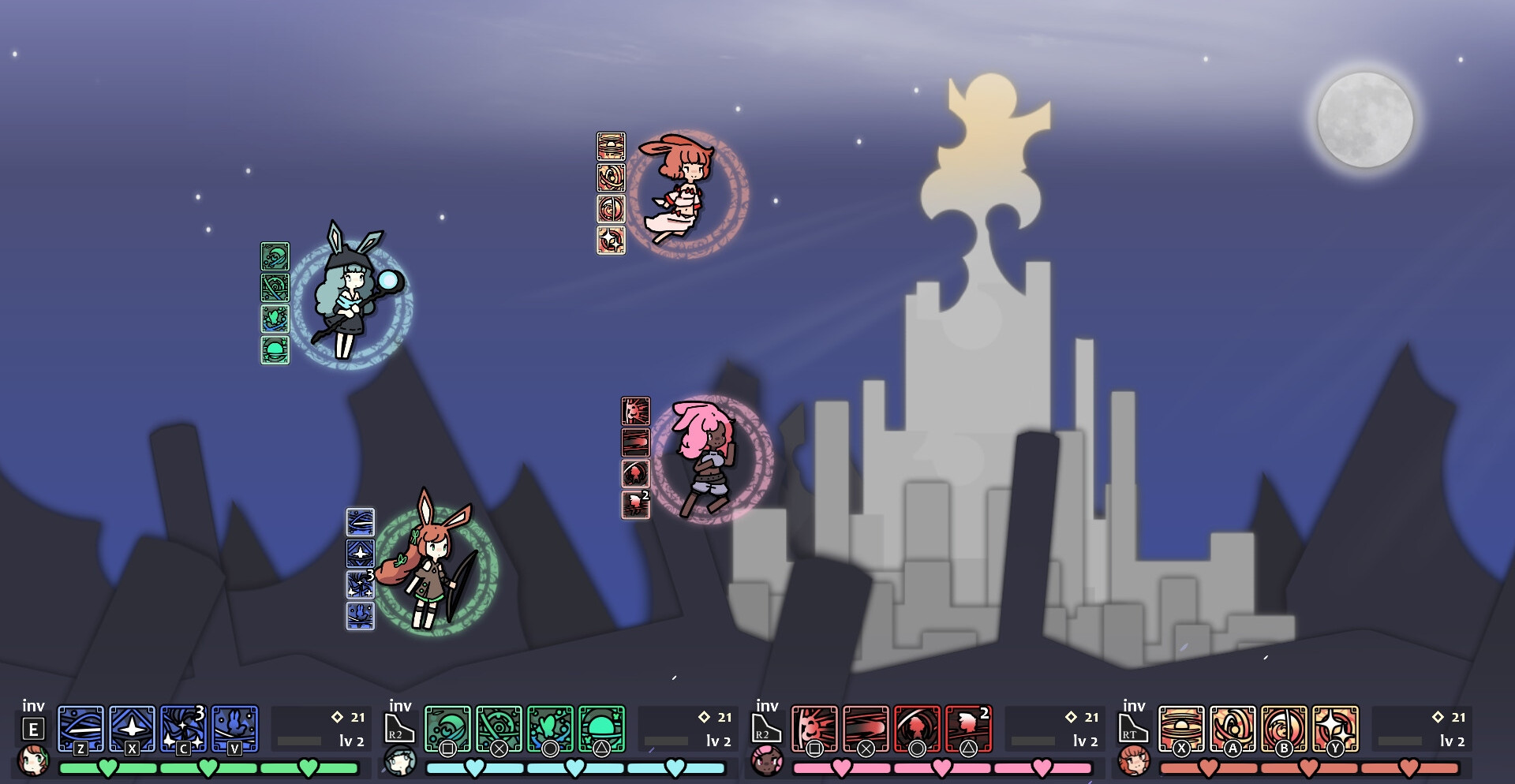Activate the blue rabbit silhouette ability
Viewport: 1515px width, 784px height.
tap(234, 727)
